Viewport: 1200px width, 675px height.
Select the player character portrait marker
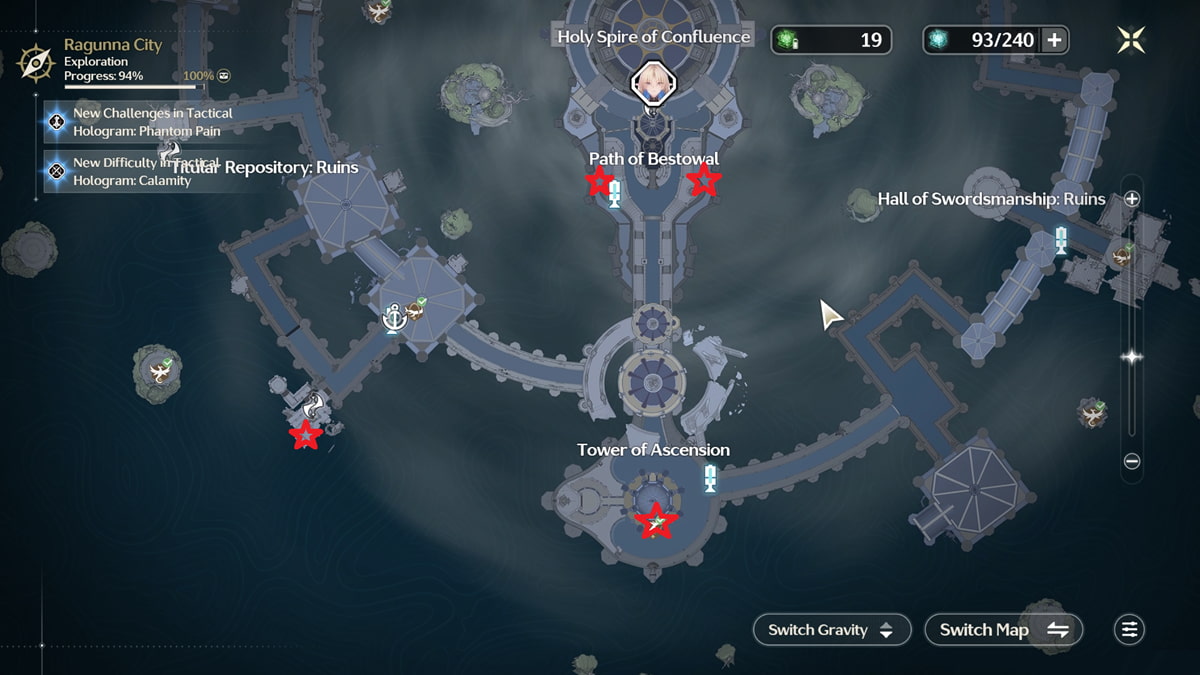654,84
